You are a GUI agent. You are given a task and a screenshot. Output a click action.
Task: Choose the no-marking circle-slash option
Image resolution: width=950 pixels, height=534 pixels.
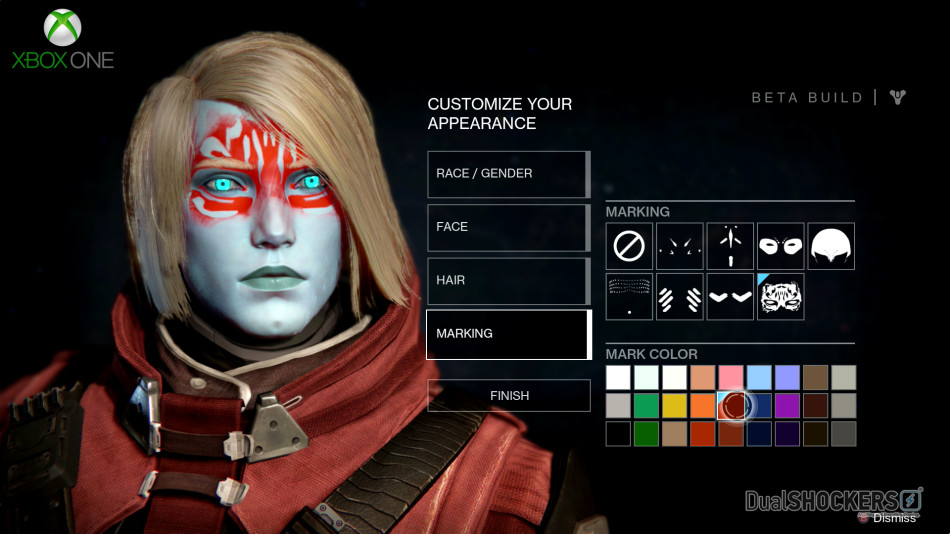point(629,246)
